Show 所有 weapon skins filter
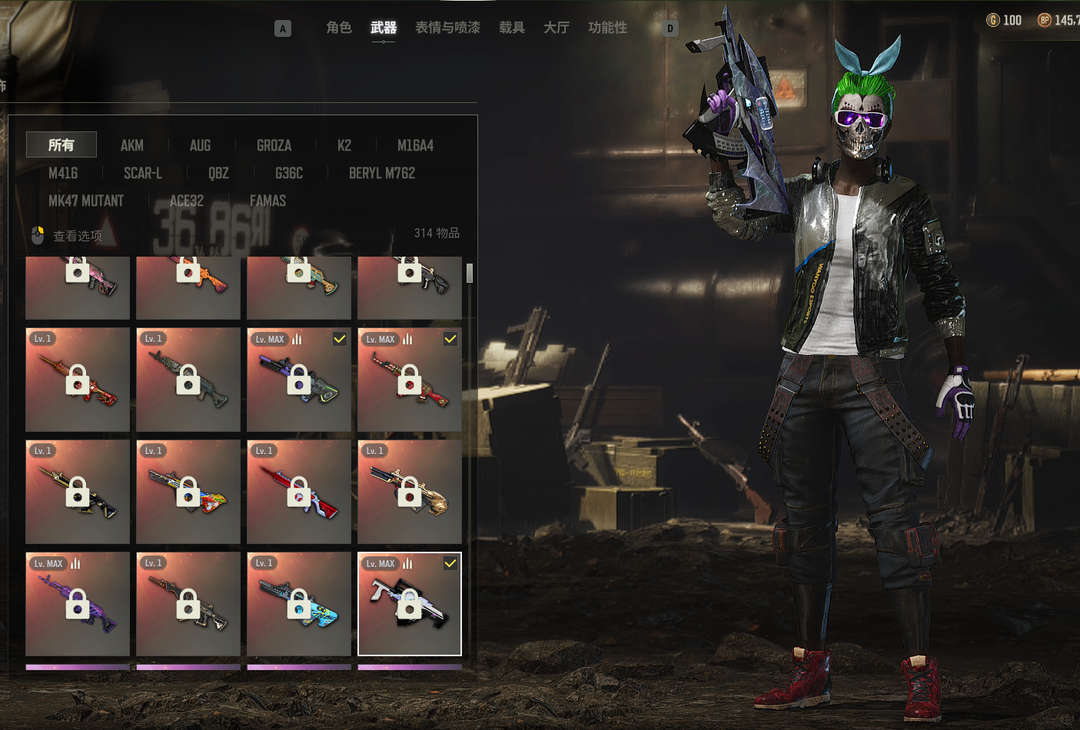This screenshot has width=1080, height=730. 61,145
